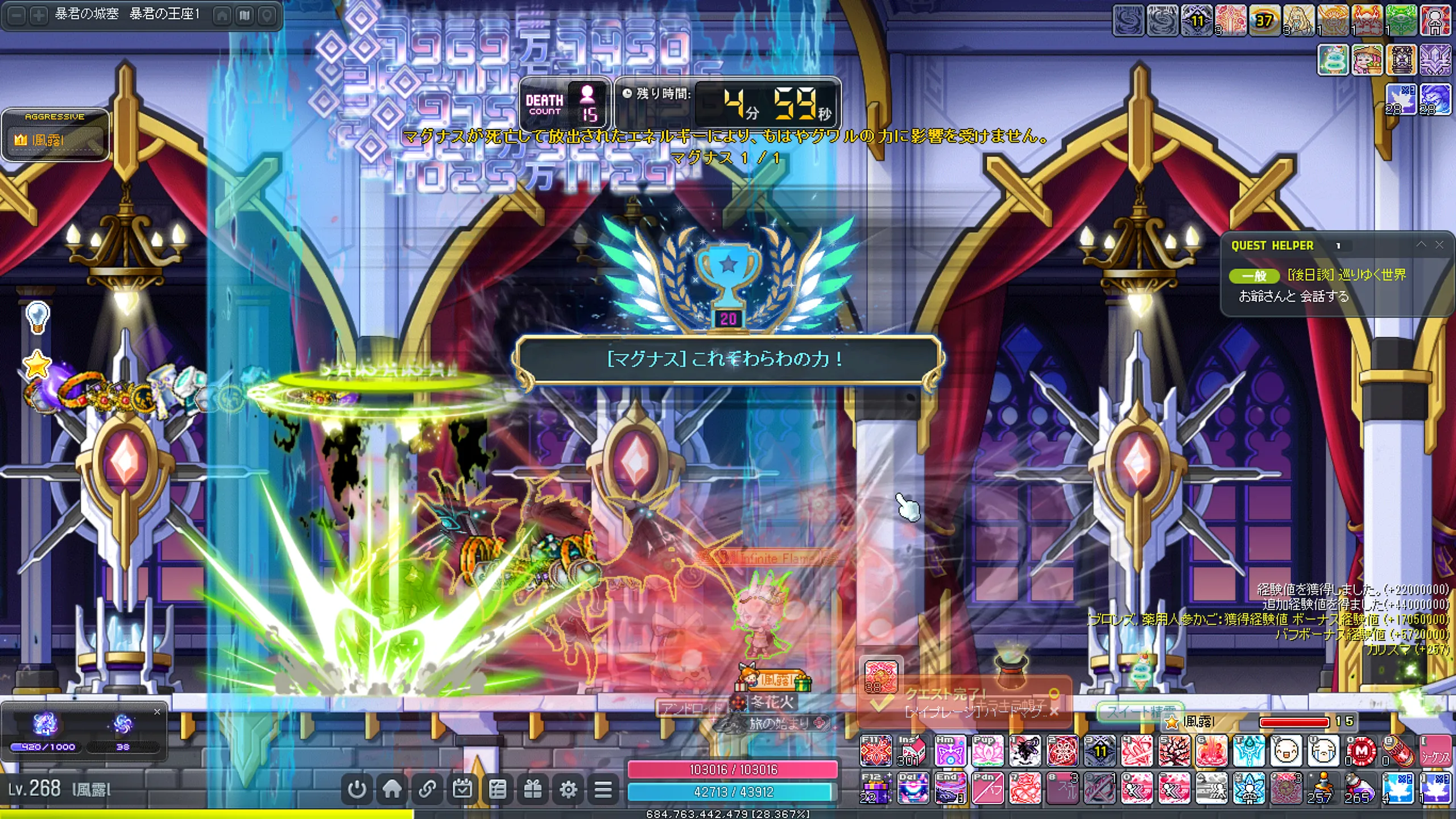The image size is (1456, 819).
Task: Click the red M coin hotbar slot
Action: pos(1361,751)
